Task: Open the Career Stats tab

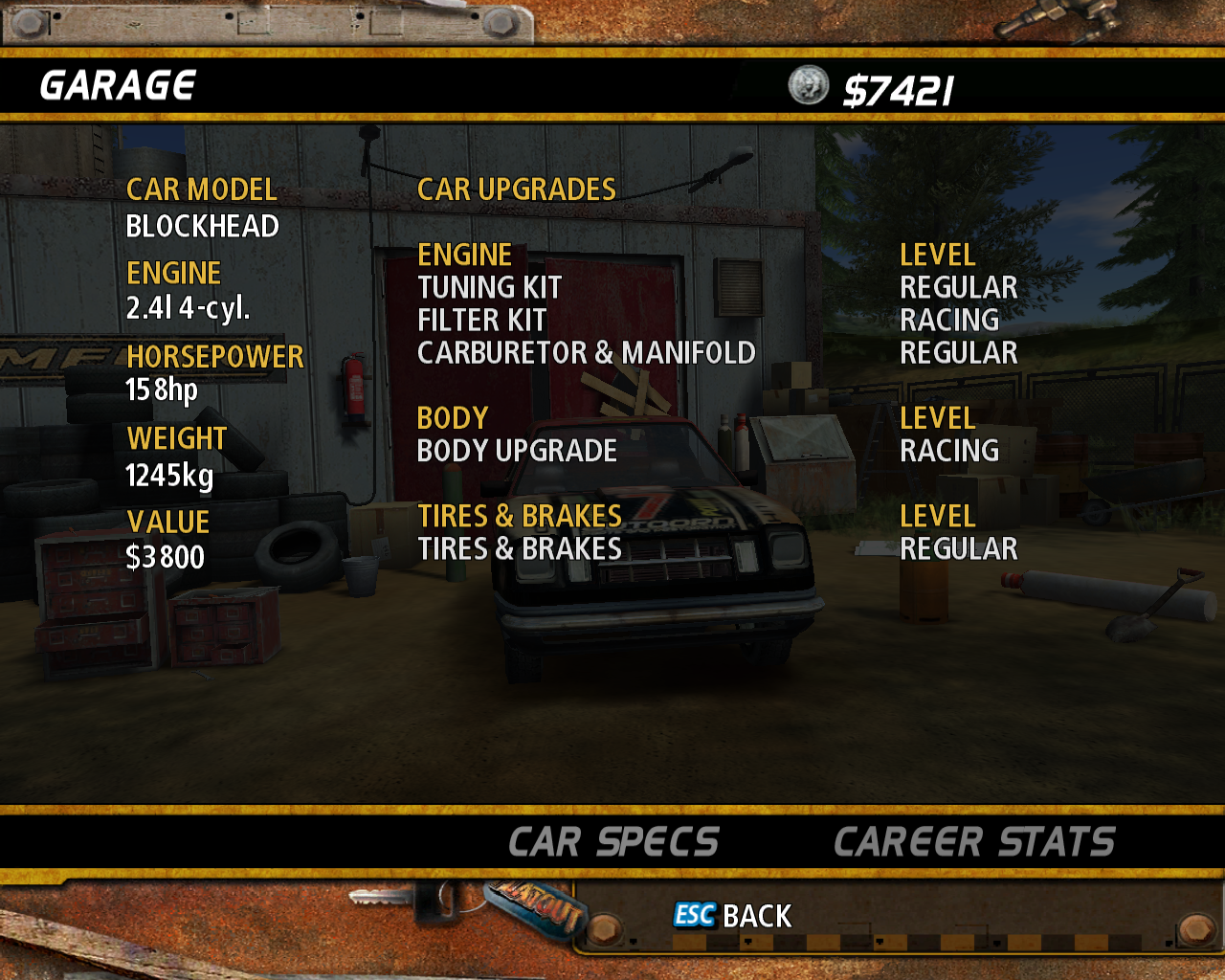Action: pyautogui.click(x=974, y=842)
